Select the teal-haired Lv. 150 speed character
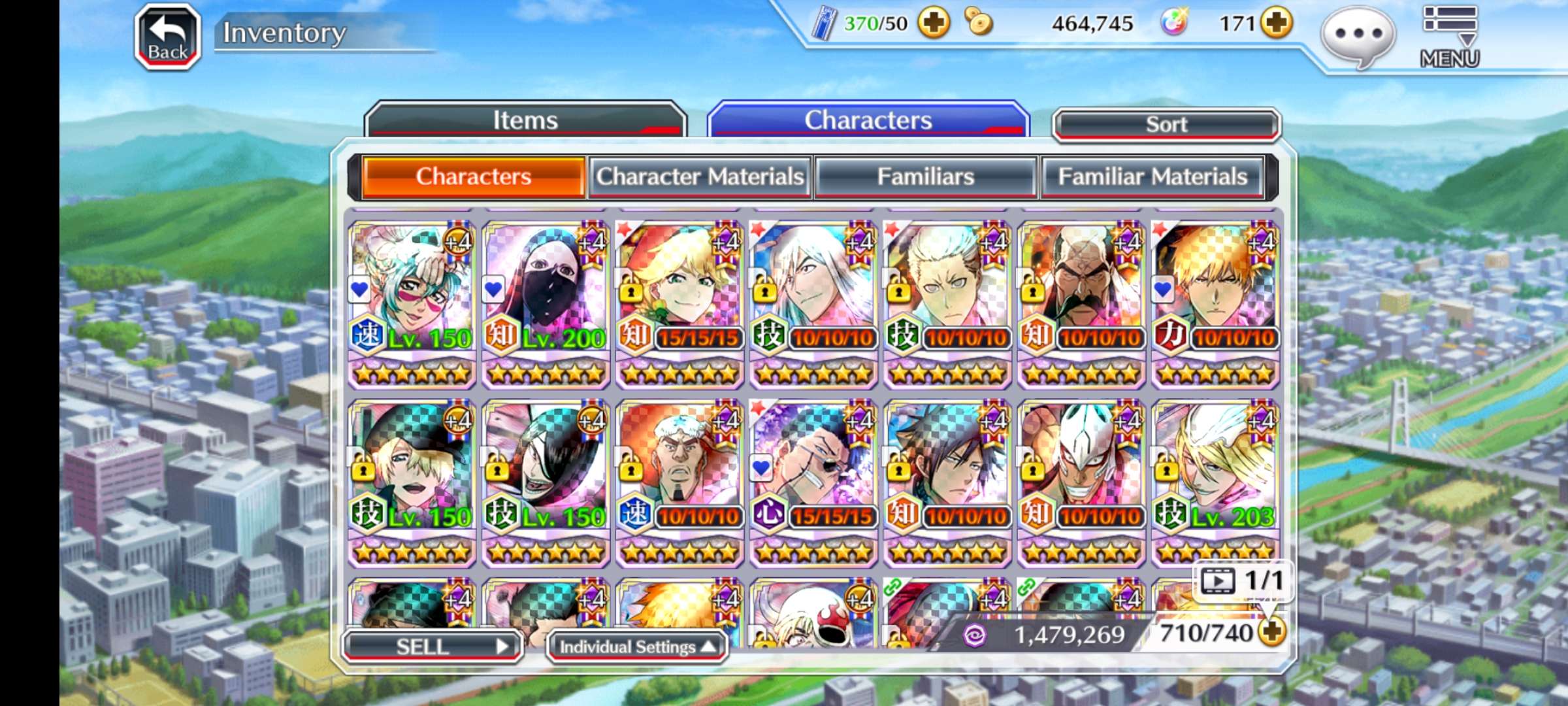The image size is (1568, 706). click(x=412, y=302)
